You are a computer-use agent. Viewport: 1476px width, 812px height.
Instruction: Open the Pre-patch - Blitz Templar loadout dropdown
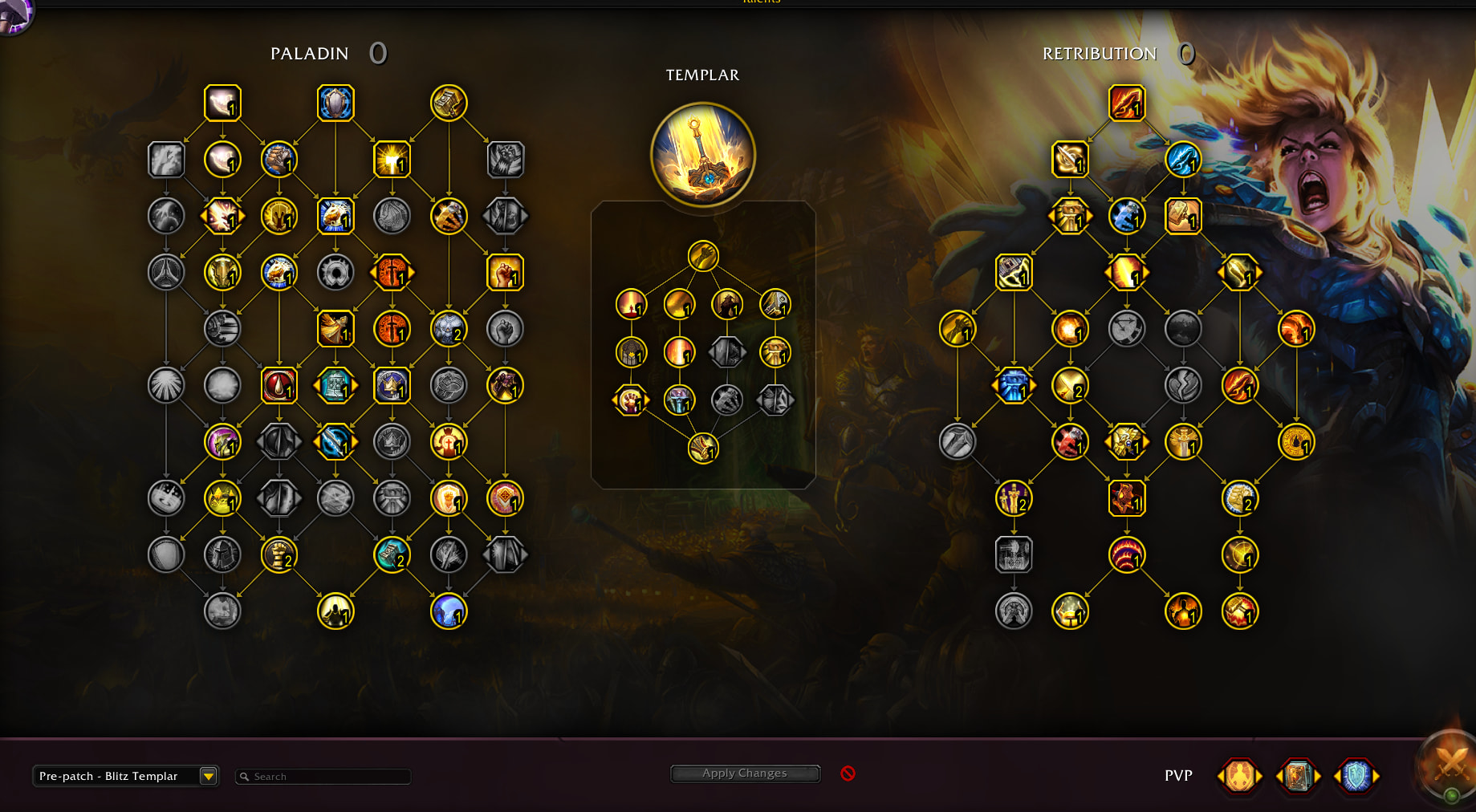click(208, 776)
